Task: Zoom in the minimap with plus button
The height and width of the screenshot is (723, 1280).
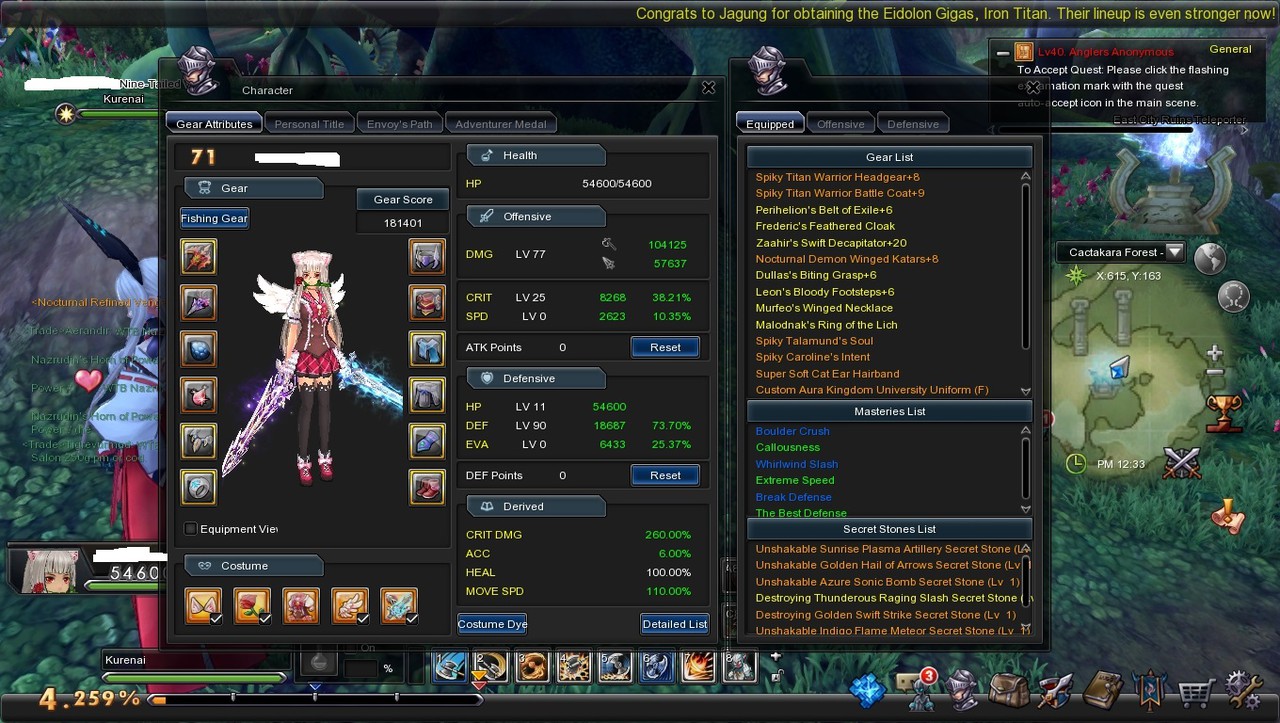Action: (1215, 353)
